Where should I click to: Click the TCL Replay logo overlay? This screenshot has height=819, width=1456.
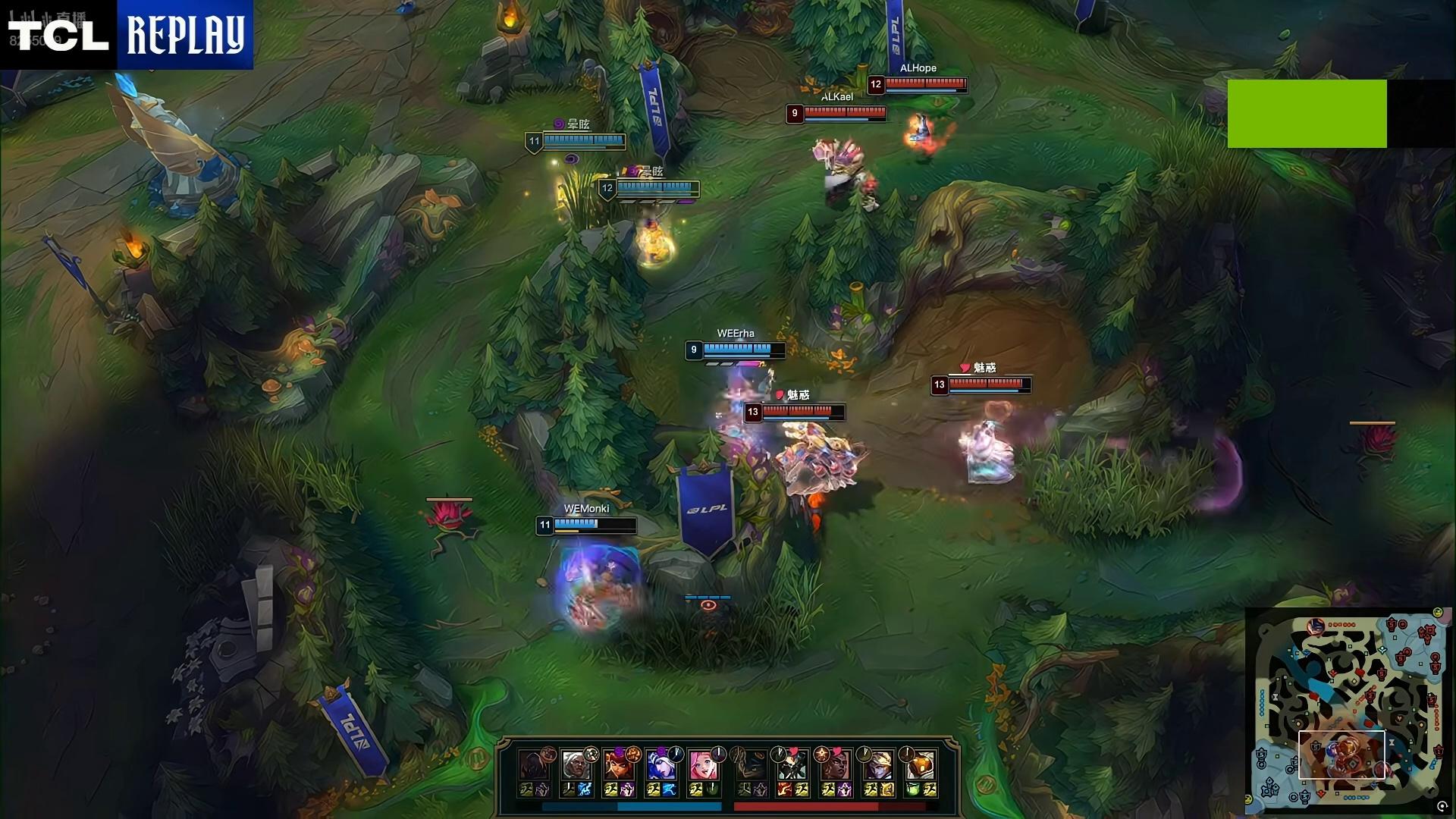(x=127, y=35)
